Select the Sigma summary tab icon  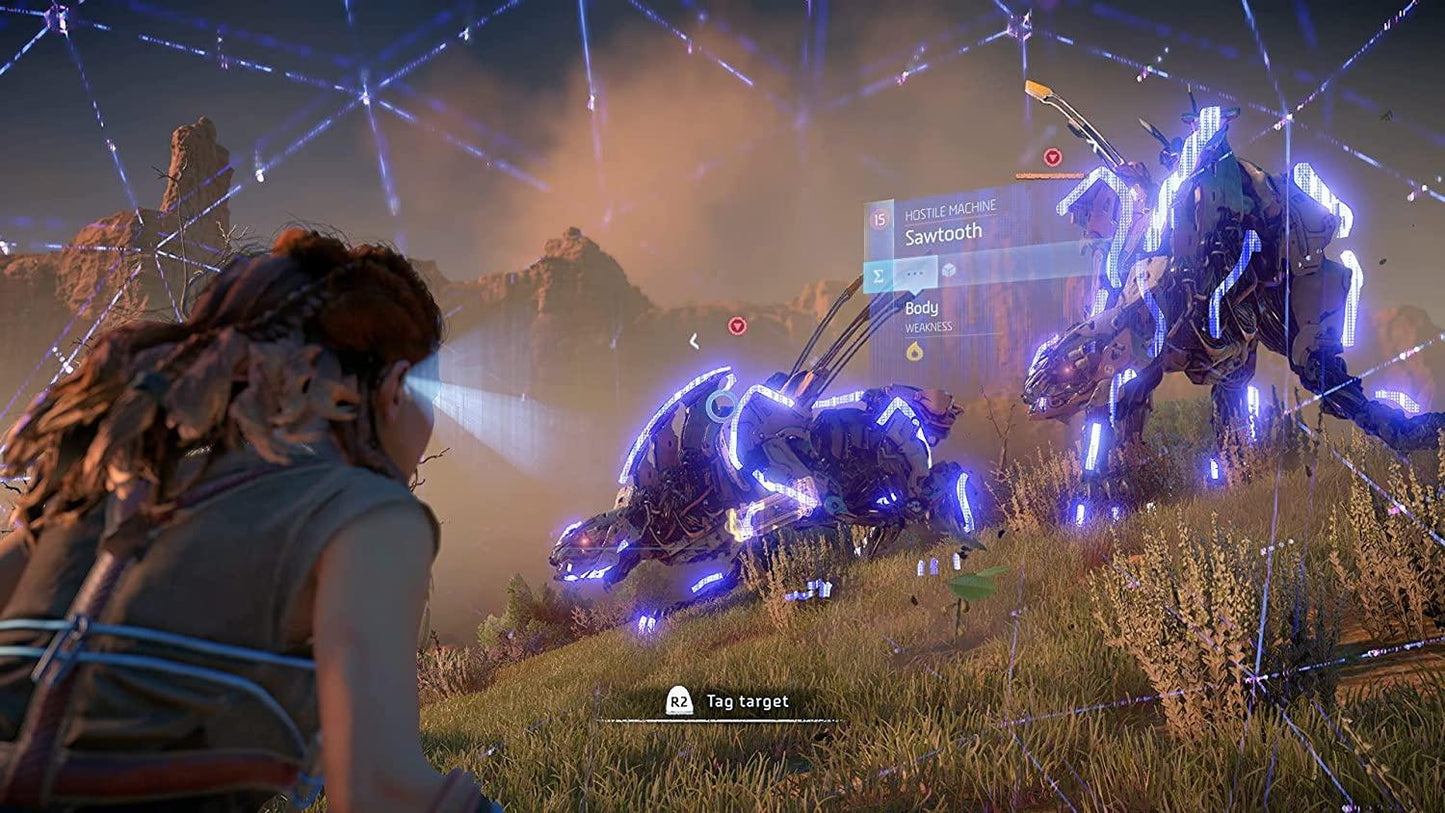tap(878, 274)
